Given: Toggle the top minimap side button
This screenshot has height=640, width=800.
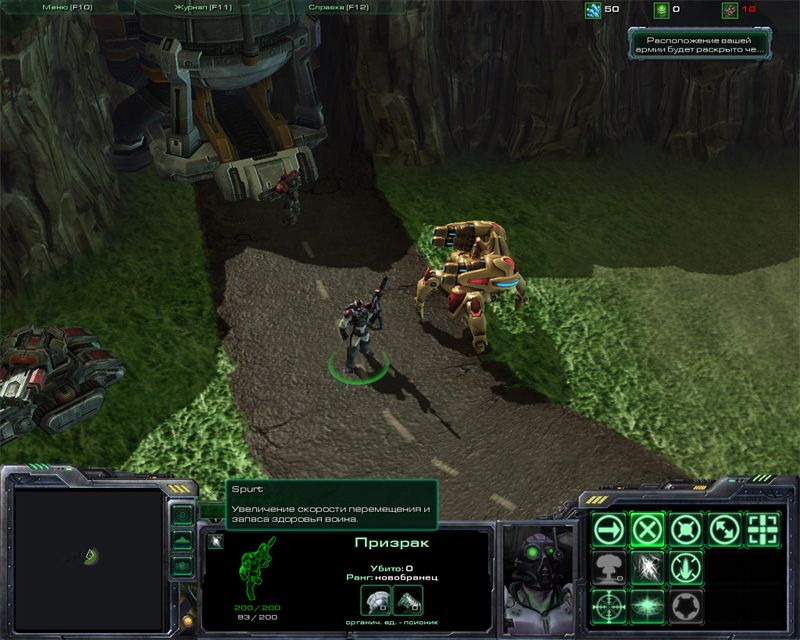Looking at the screenshot, I should click(181, 516).
